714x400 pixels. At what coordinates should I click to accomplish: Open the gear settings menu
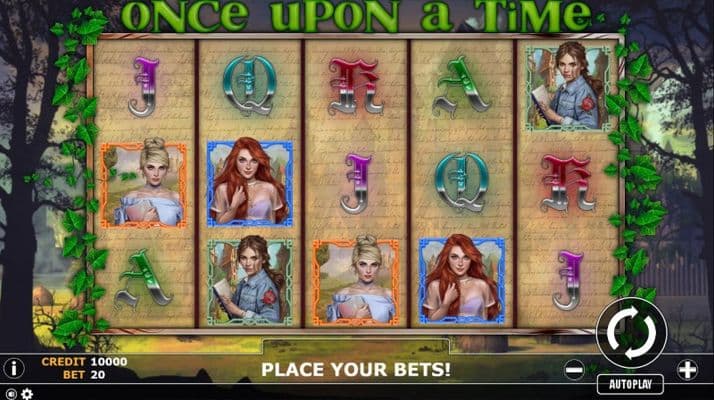tap(27, 393)
